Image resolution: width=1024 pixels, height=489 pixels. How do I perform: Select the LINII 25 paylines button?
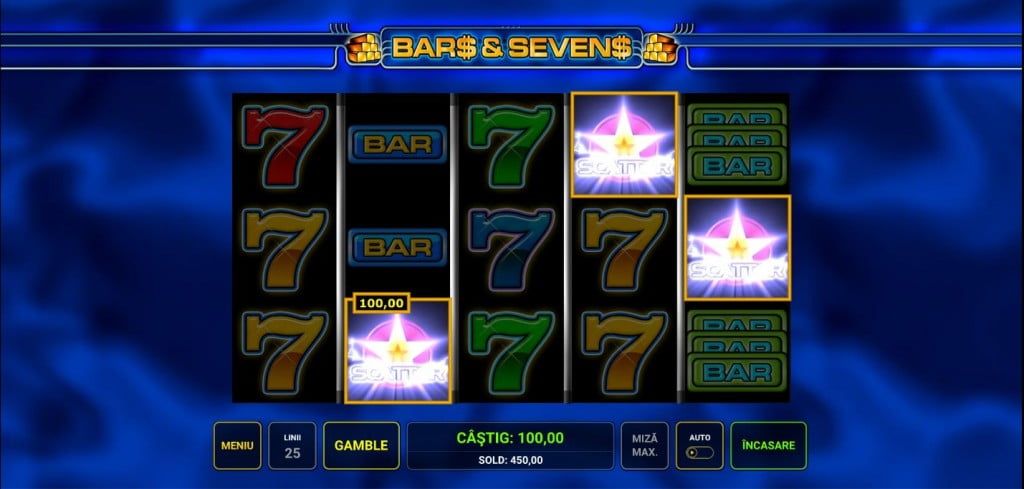click(293, 445)
